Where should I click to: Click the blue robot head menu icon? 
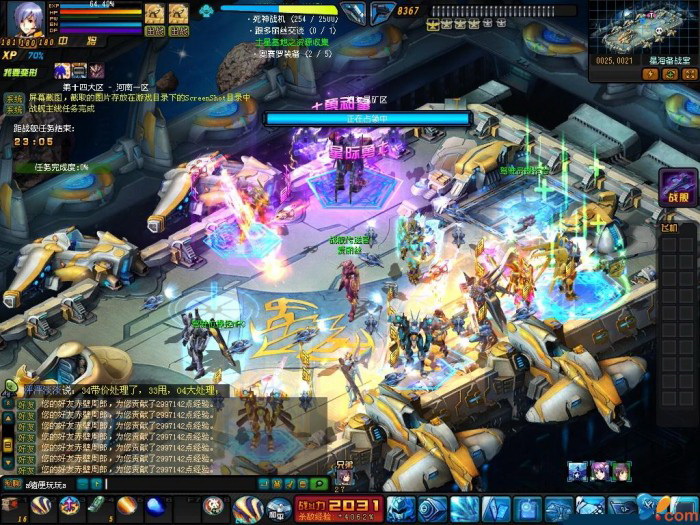tap(401, 506)
